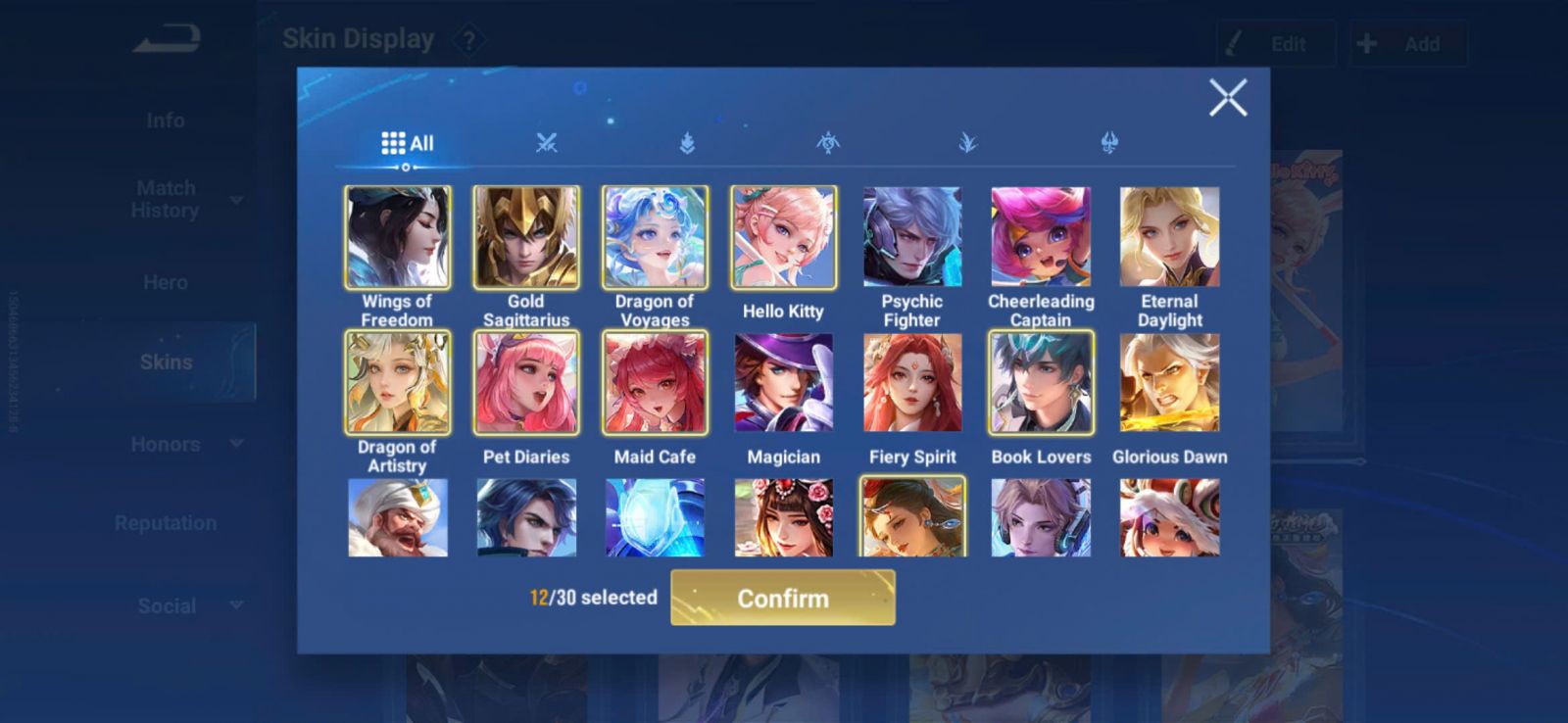The image size is (1568, 723).
Task: Pick the Psychic Fighter skin
Action: 911,237
